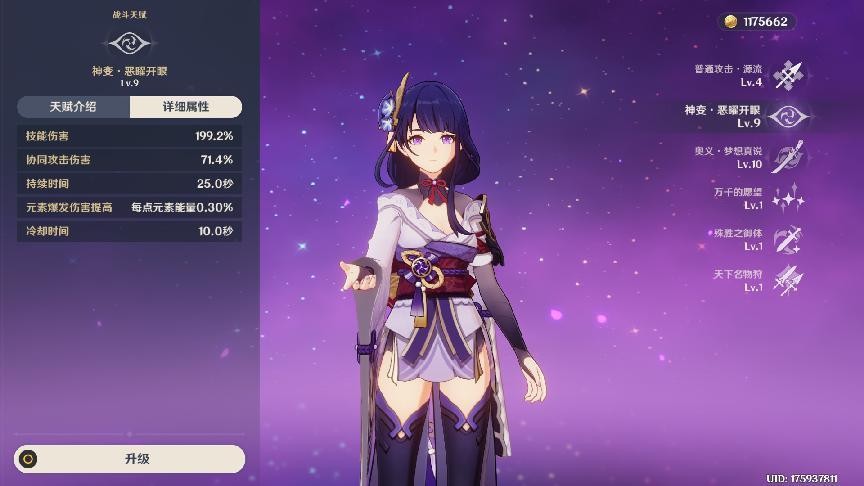Show the 天下名物狩 passive talent
Screen dimensions: 864x486
(788, 280)
